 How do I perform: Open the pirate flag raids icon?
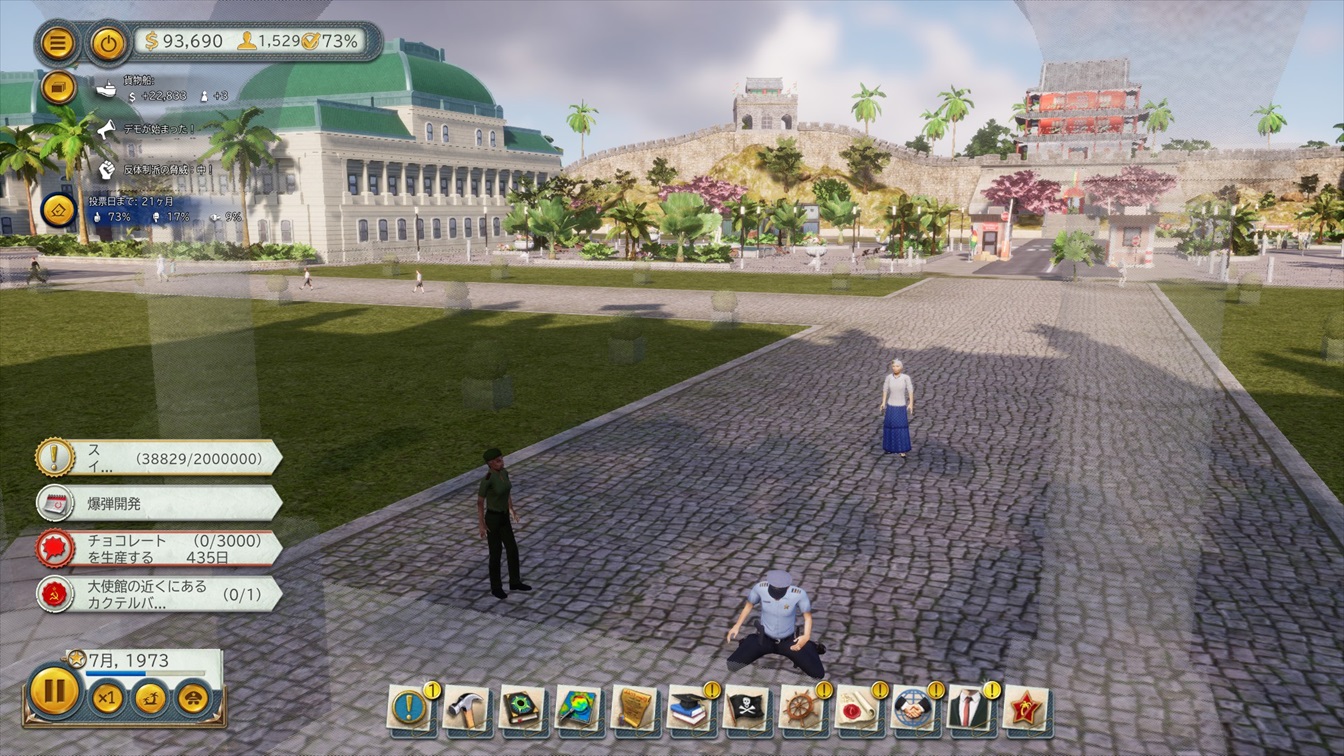pos(745,708)
